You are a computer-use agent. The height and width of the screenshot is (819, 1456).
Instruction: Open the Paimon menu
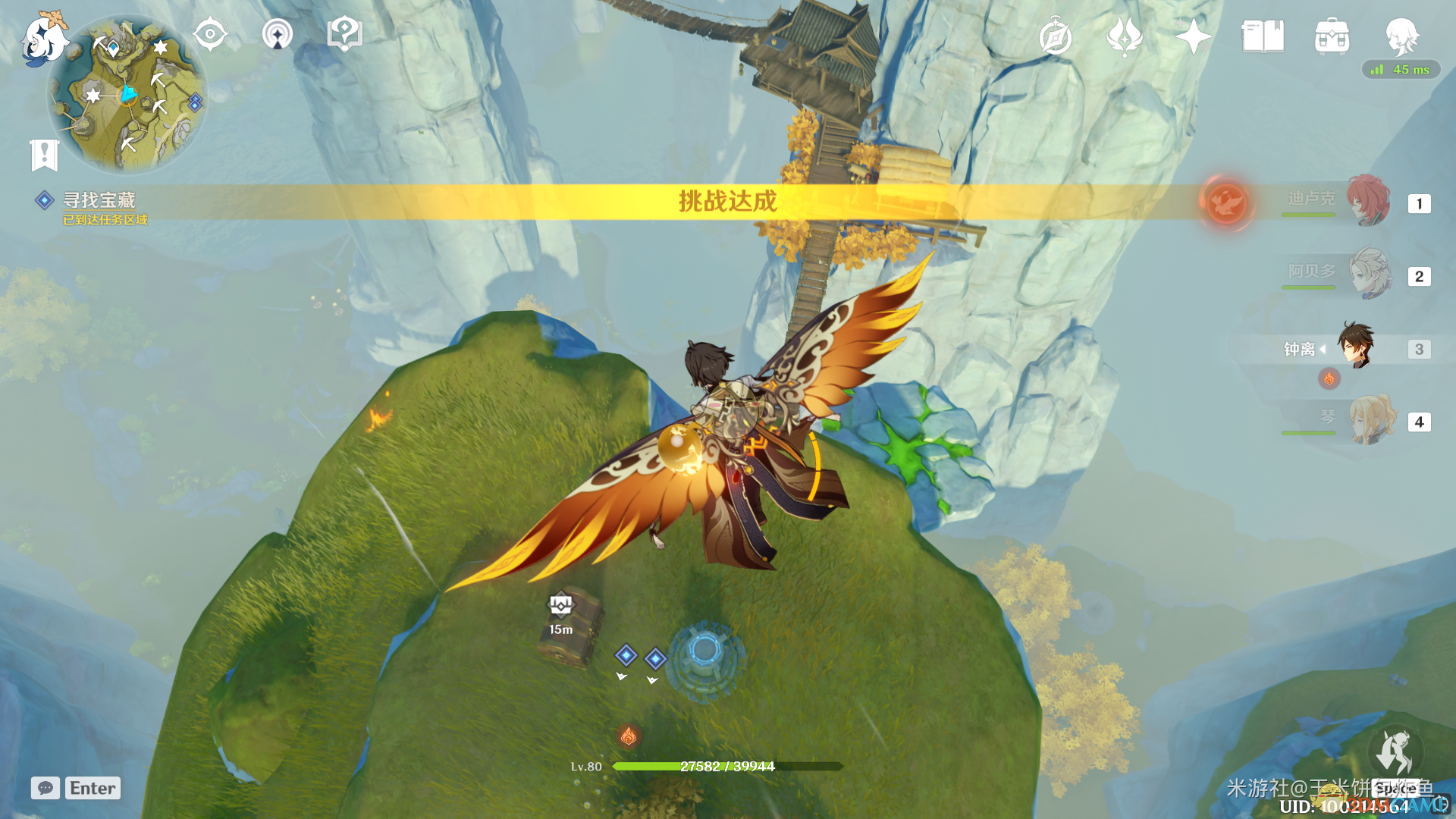[42, 38]
